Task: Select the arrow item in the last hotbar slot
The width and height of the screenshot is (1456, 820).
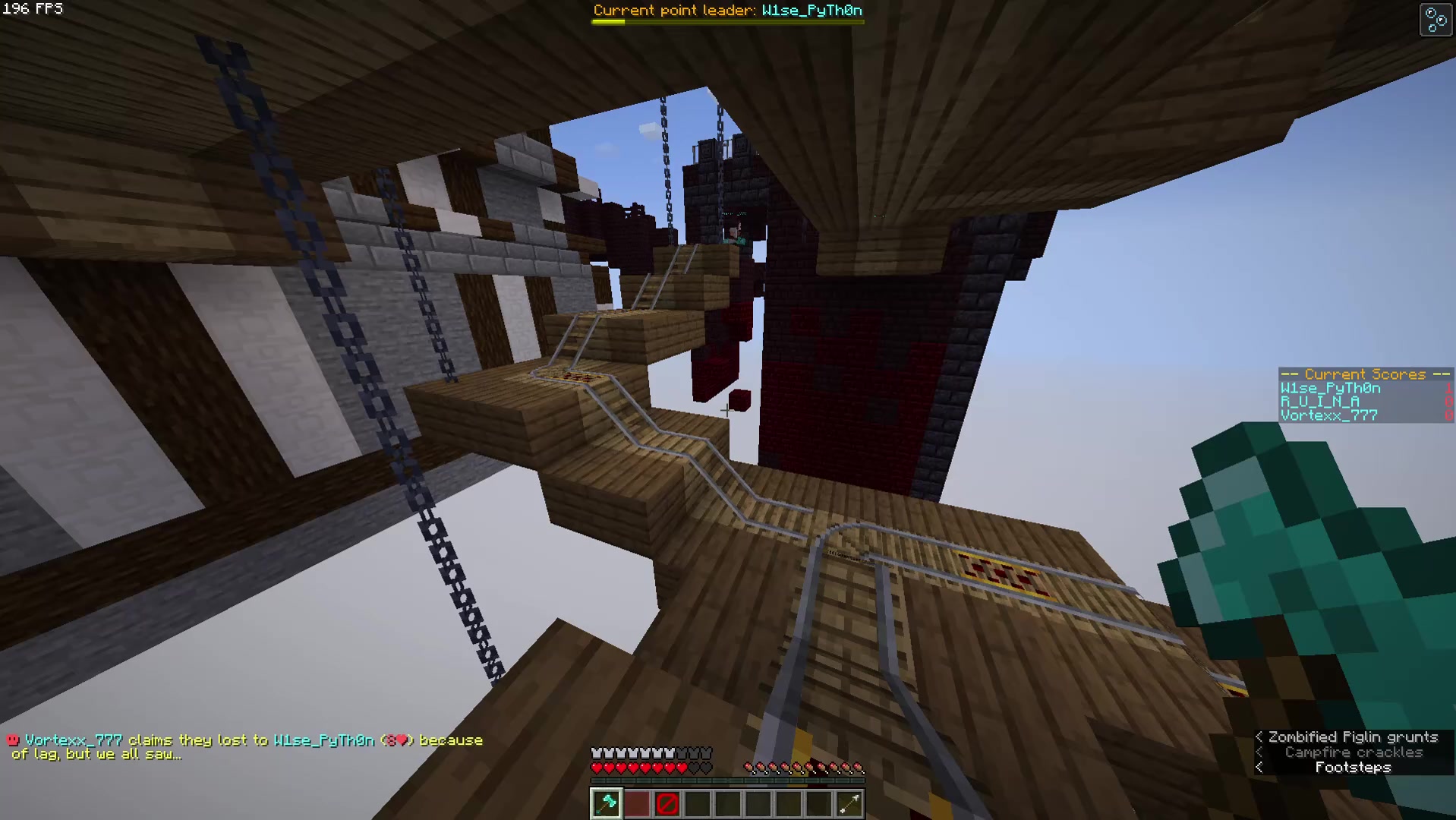Action: (x=849, y=803)
